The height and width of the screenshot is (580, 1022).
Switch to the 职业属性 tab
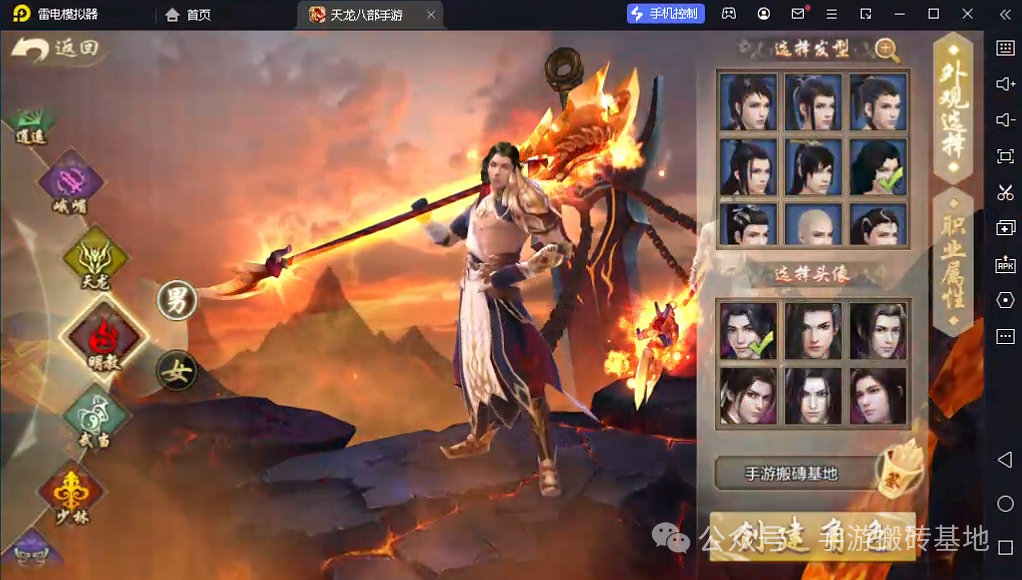952,262
